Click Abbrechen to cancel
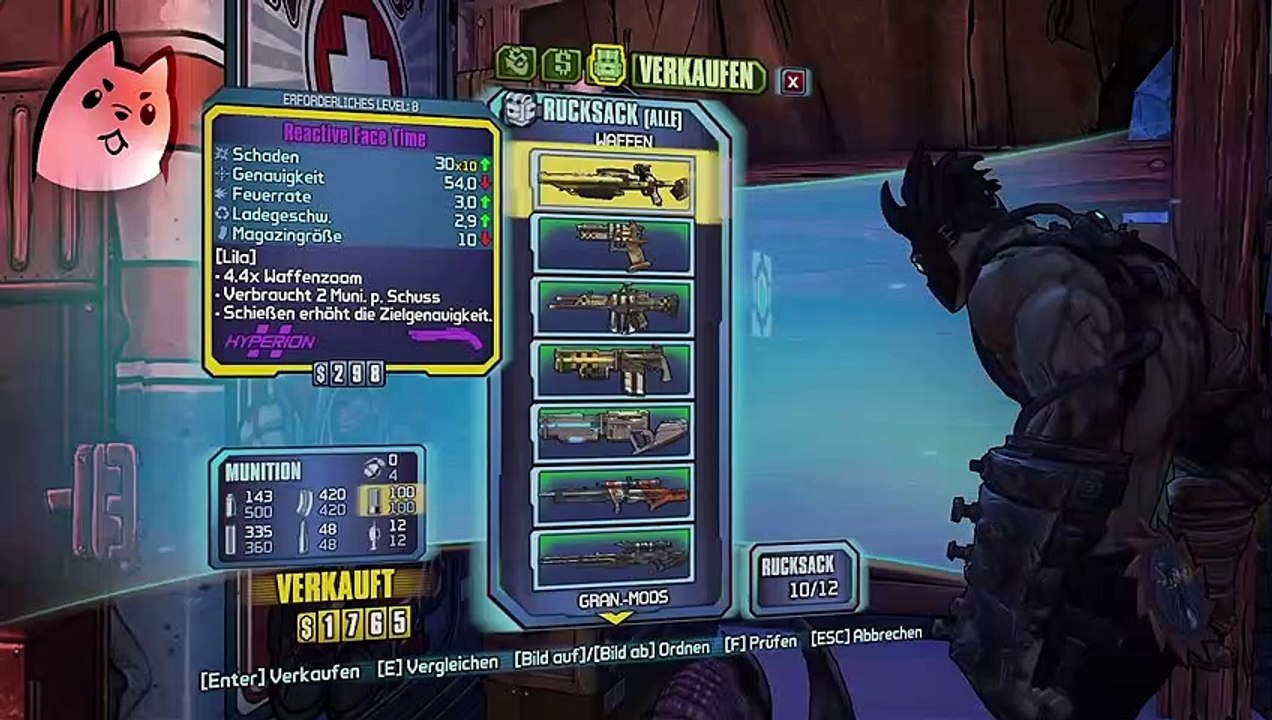Screen dimensions: 1272x720 [x=866, y=635]
